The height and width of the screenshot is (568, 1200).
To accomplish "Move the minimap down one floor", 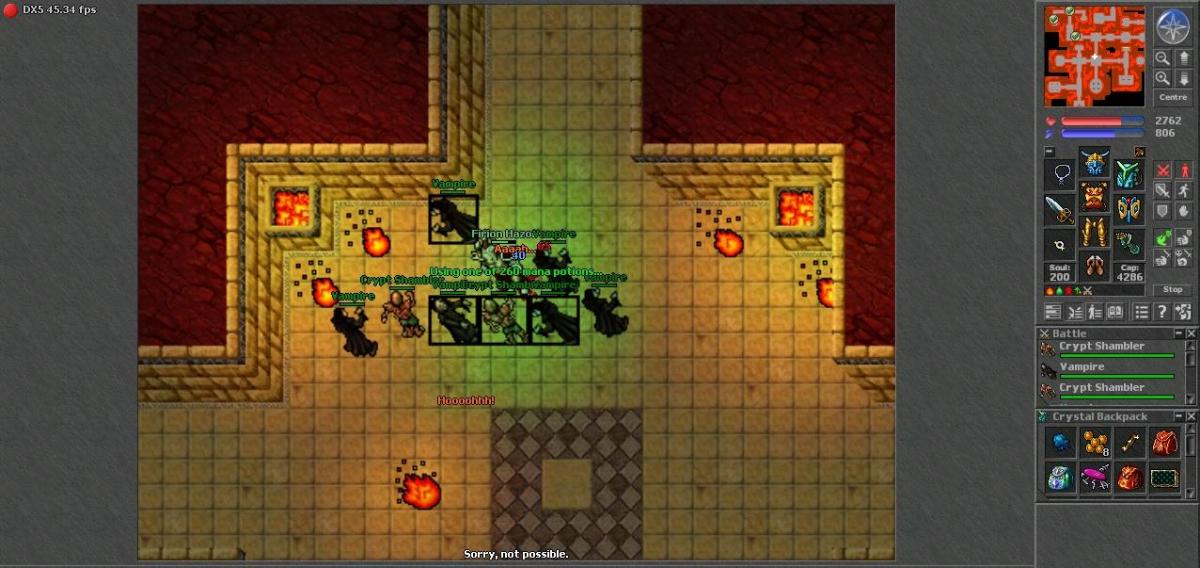I will [x=1183, y=78].
